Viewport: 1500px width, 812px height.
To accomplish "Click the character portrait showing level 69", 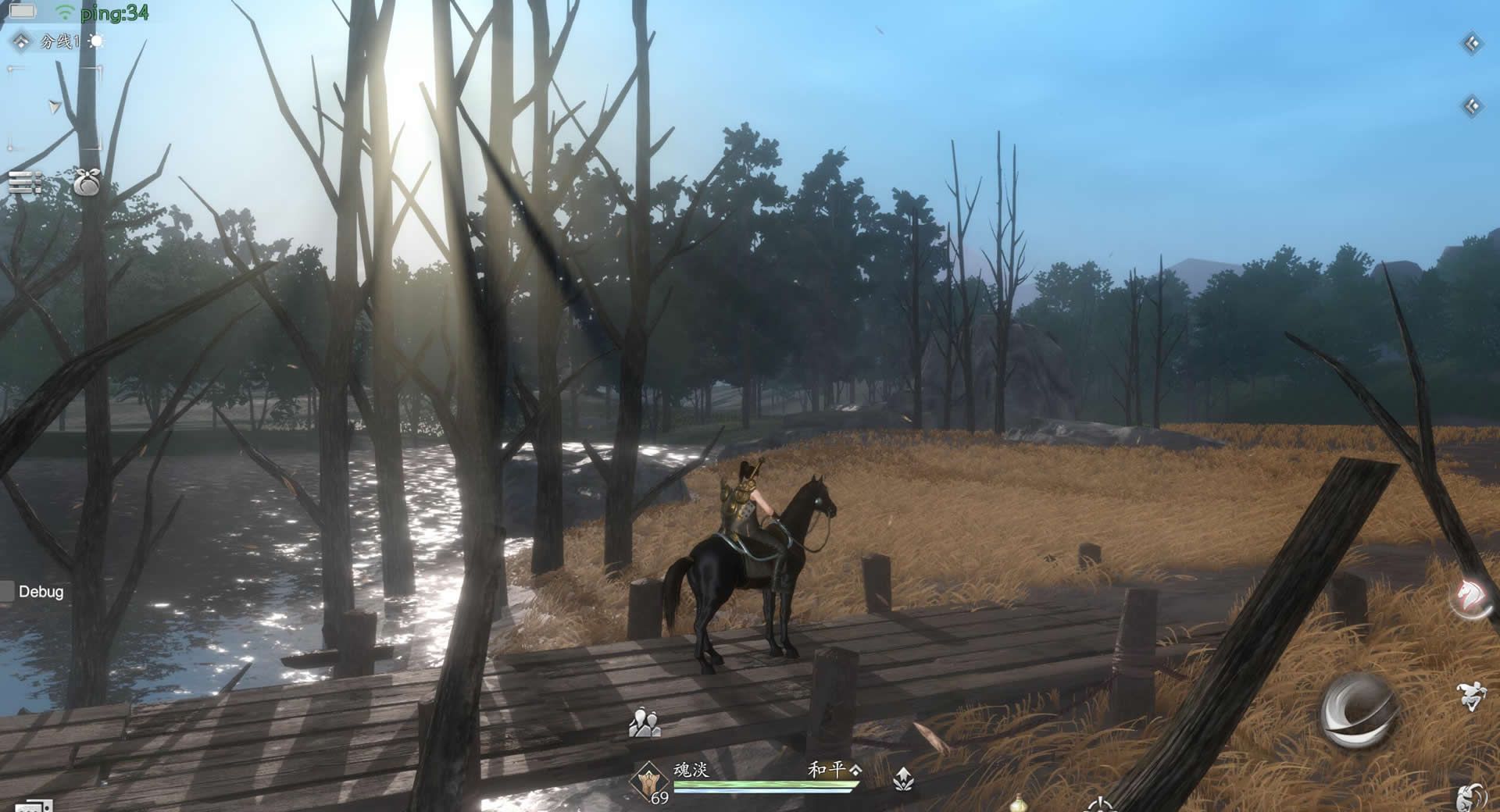I will [650, 781].
